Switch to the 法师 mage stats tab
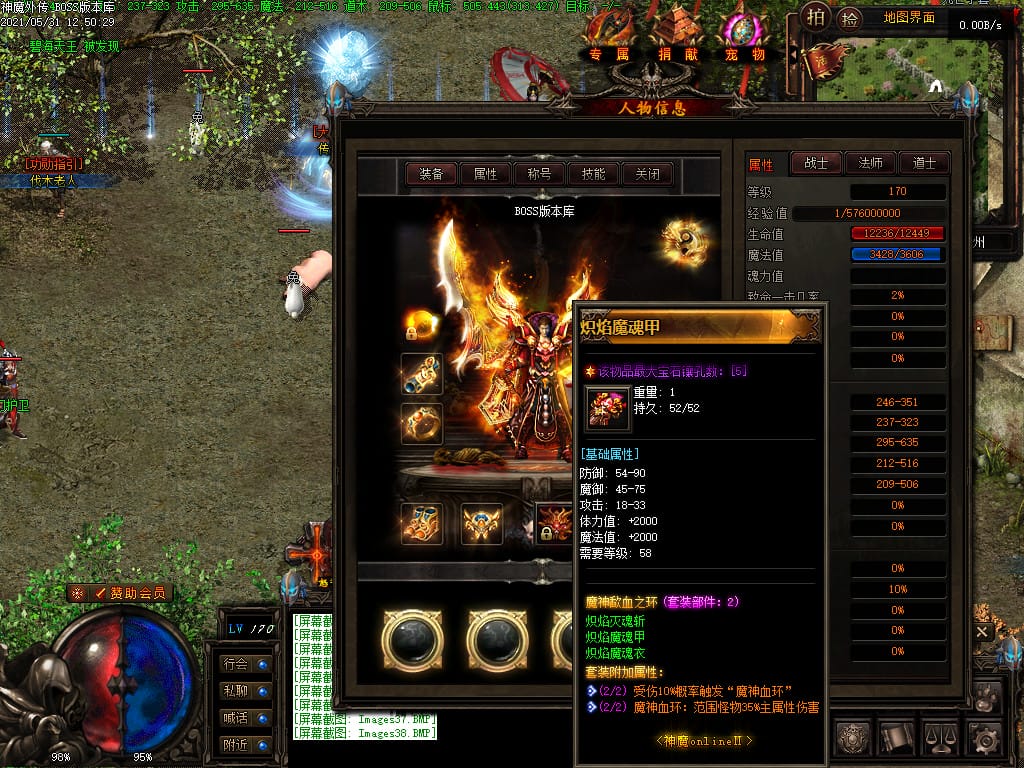 (x=870, y=163)
